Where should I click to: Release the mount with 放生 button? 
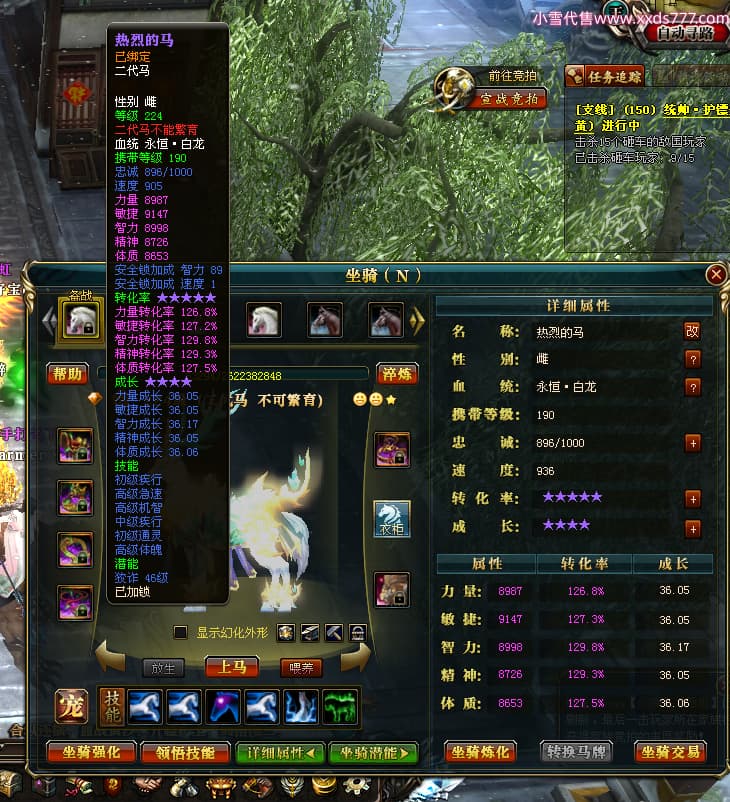pyautogui.click(x=163, y=668)
